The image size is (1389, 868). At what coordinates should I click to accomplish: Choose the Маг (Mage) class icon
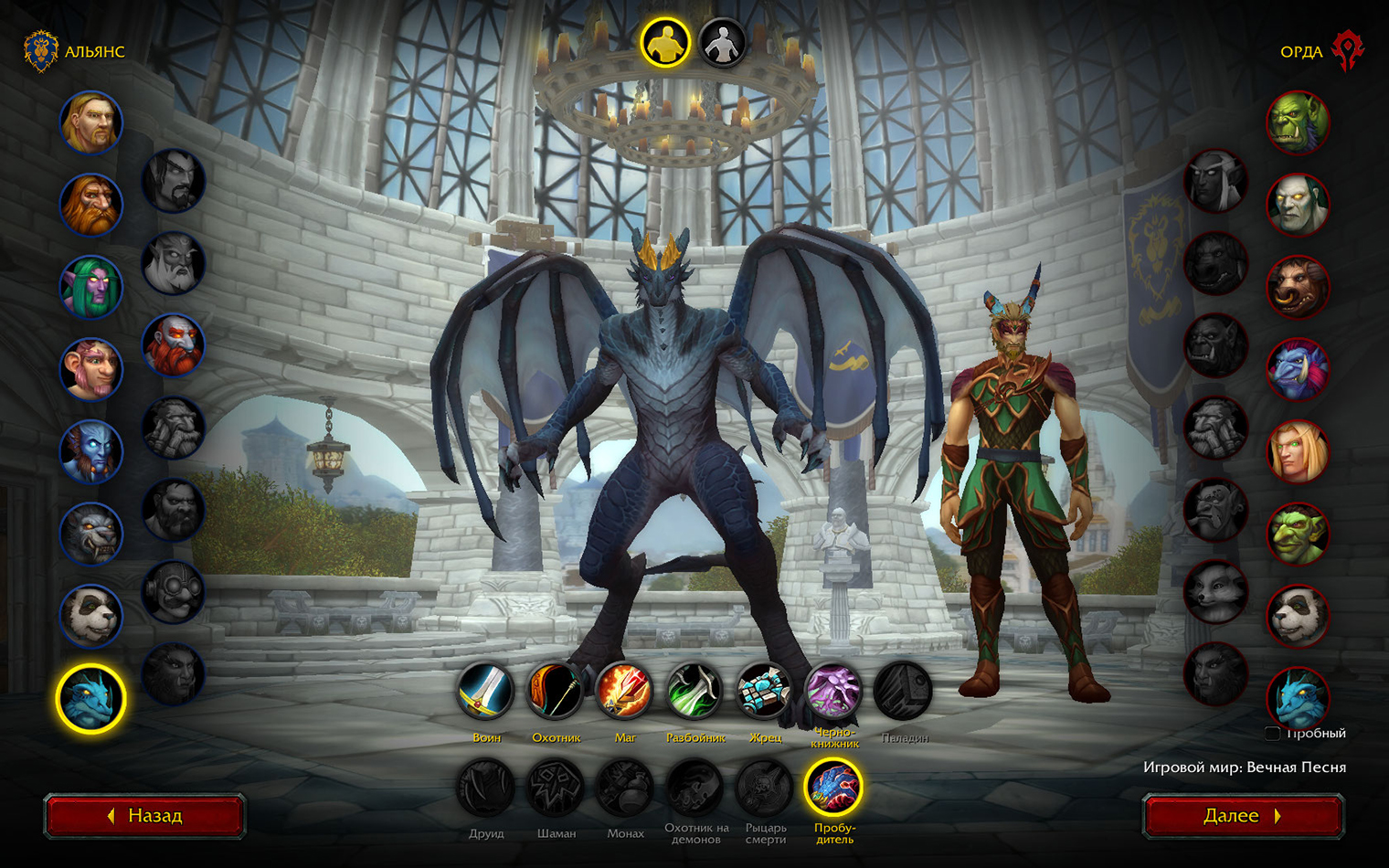625,691
